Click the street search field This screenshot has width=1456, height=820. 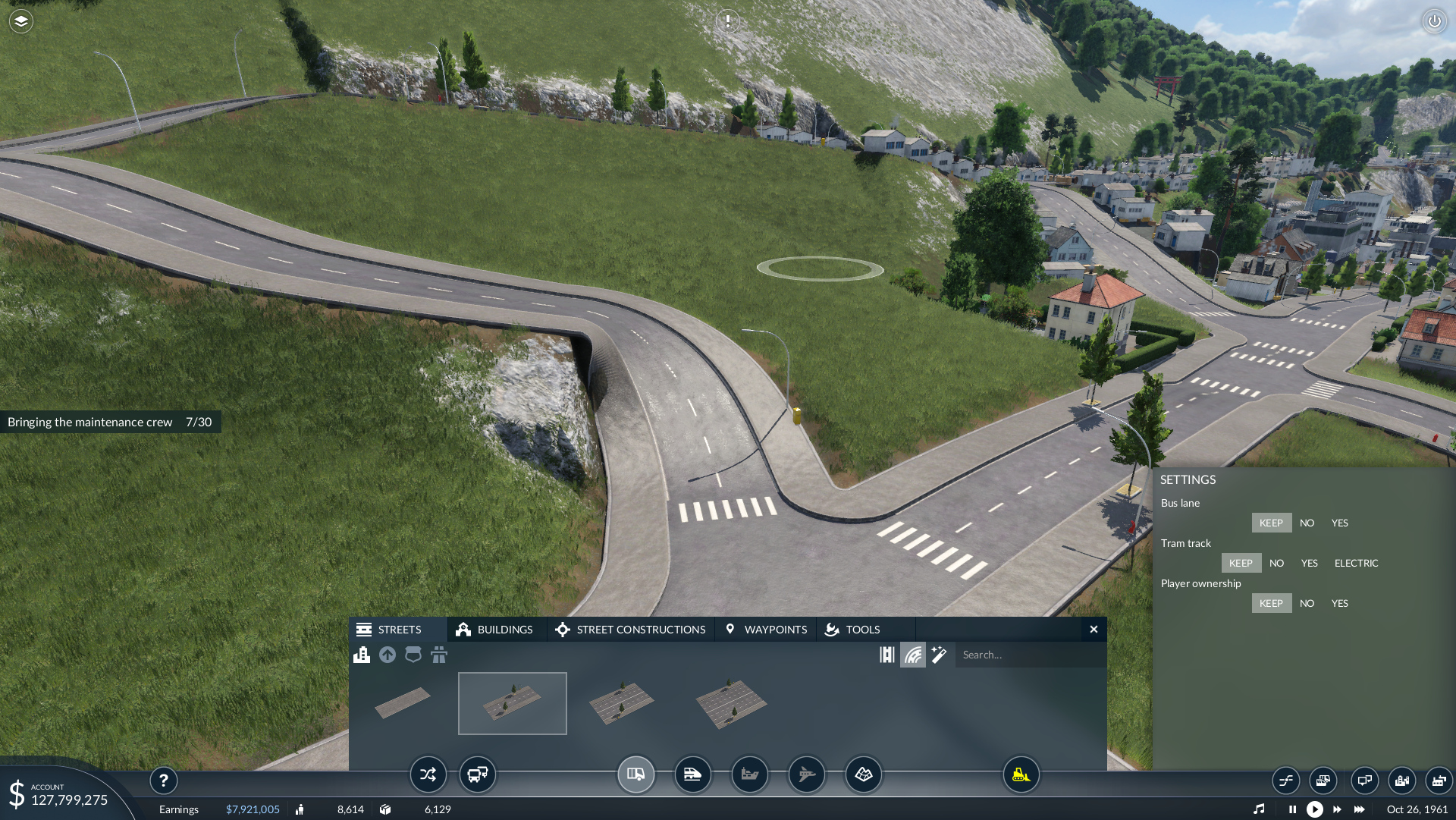(x=1028, y=655)
